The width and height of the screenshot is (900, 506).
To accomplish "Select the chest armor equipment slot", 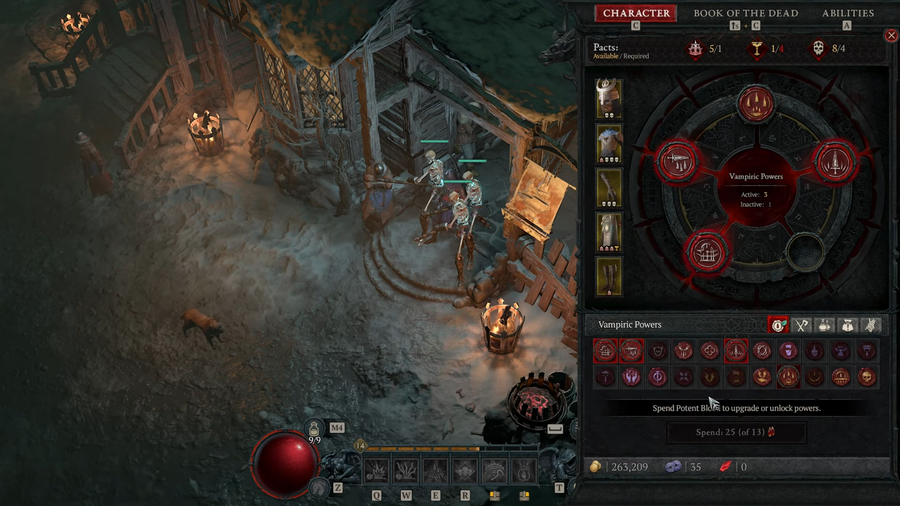I will point(609,144).
